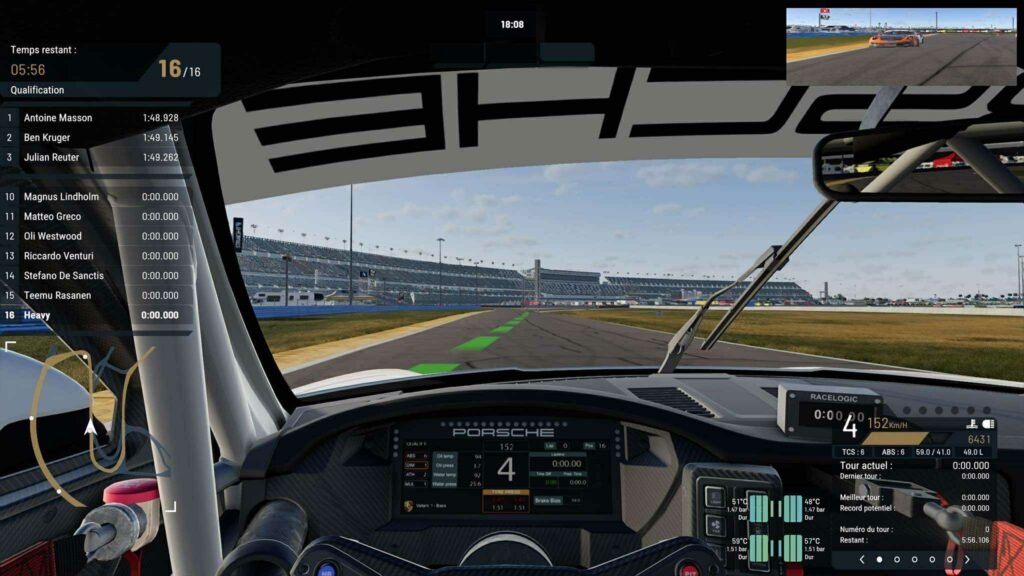Open the track layout minimap
1024x576 pixels.
[x=90, y=425]
